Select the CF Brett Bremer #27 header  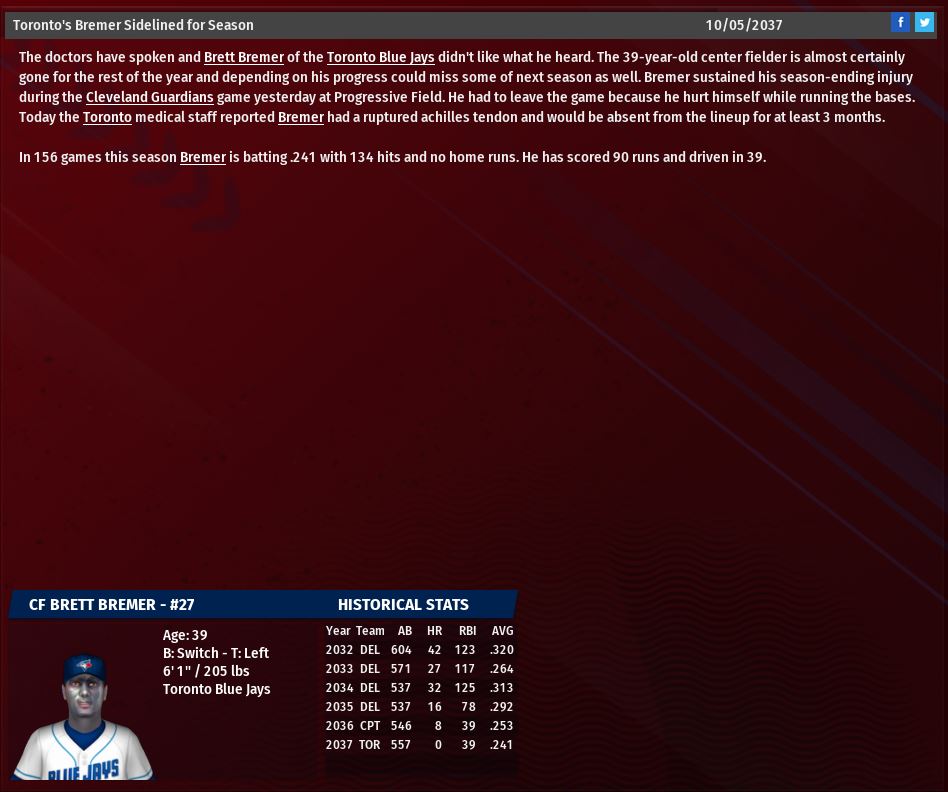pos(112,605)
